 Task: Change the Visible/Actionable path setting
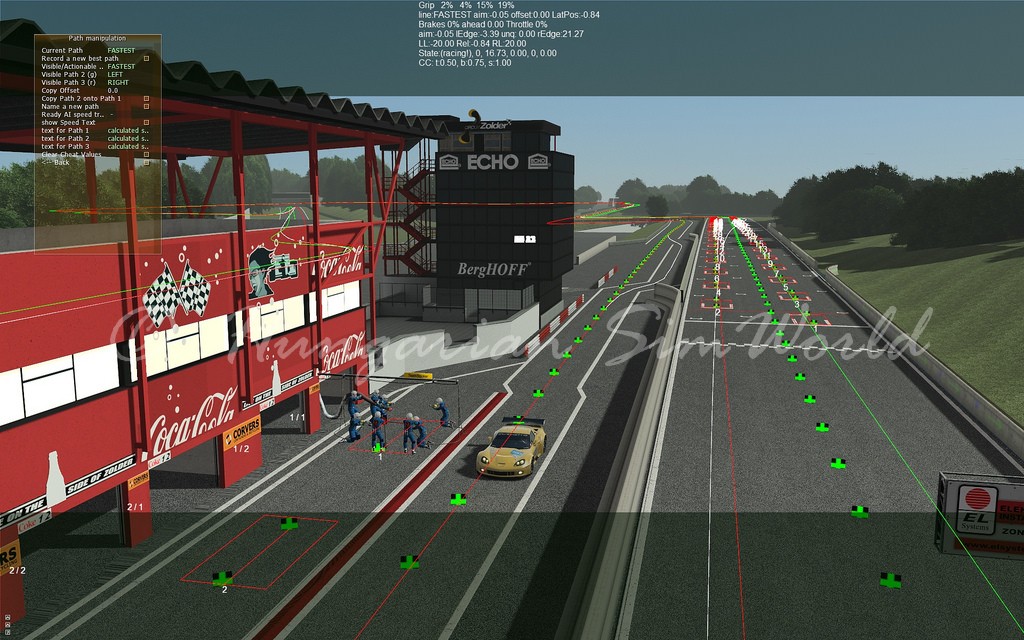pos(120,66)
